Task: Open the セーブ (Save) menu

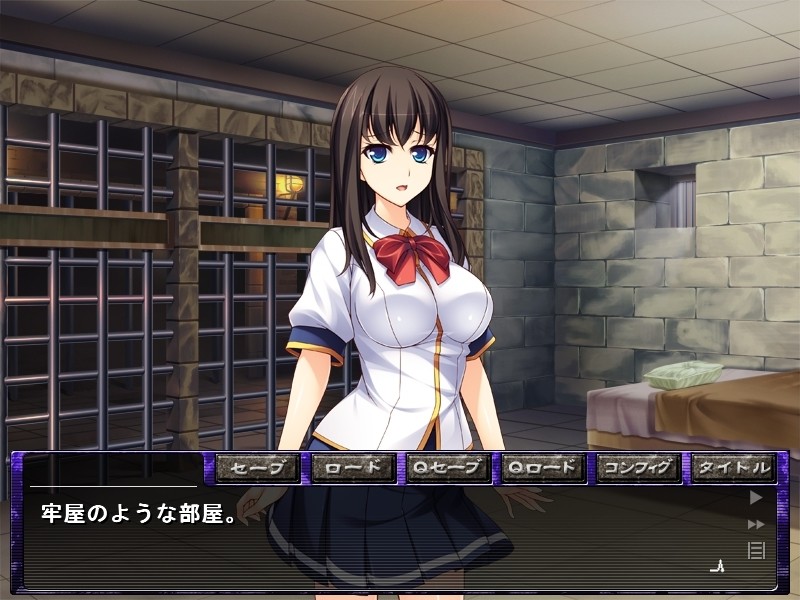Action: [257, 467]
